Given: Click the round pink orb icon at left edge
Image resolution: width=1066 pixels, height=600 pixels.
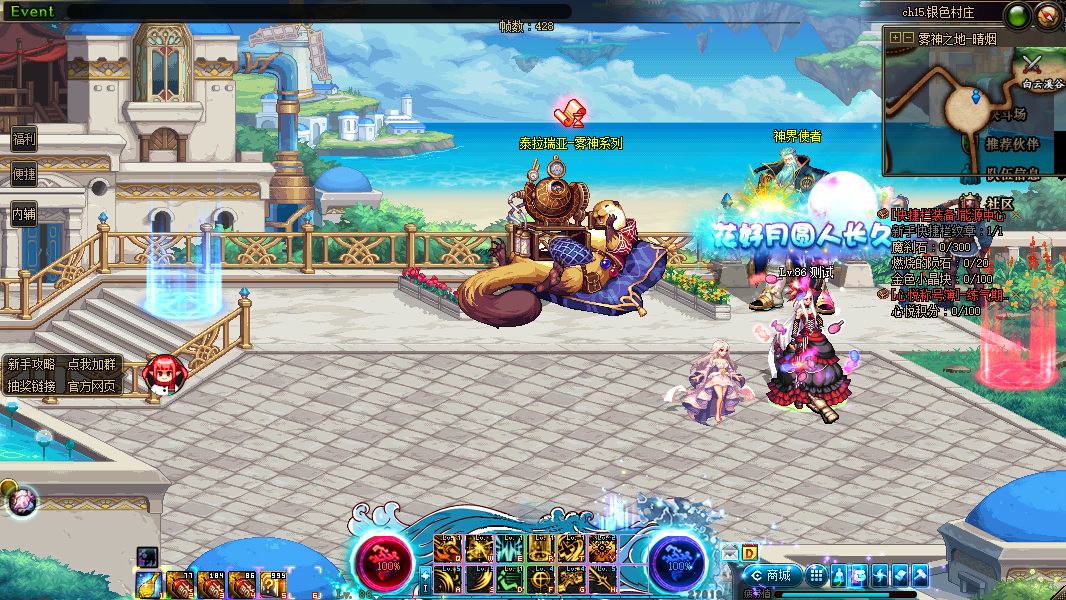Looking at the screenshot, I should (x=22, y=500).
